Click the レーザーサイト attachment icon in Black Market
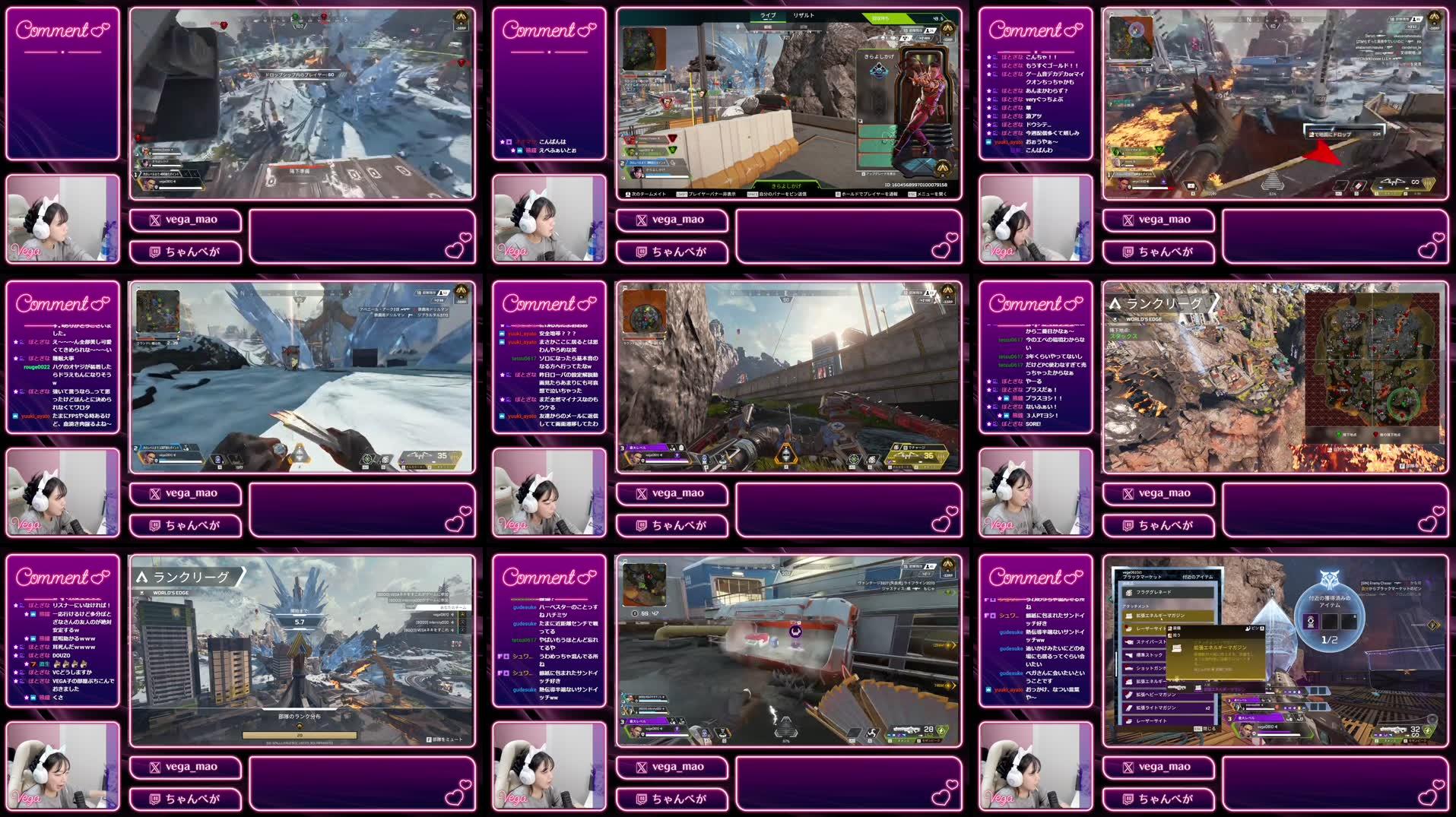 [1127, 628]
